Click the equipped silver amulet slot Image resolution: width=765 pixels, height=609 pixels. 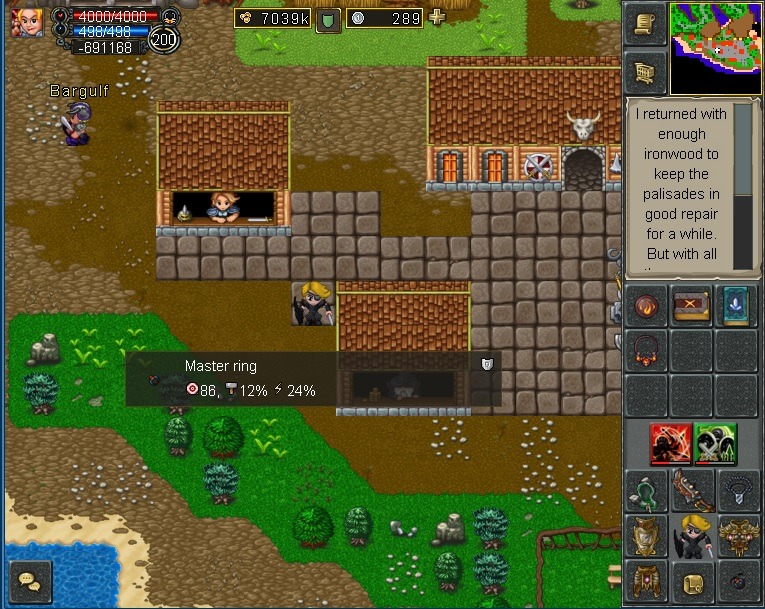(x=737, y=491)
